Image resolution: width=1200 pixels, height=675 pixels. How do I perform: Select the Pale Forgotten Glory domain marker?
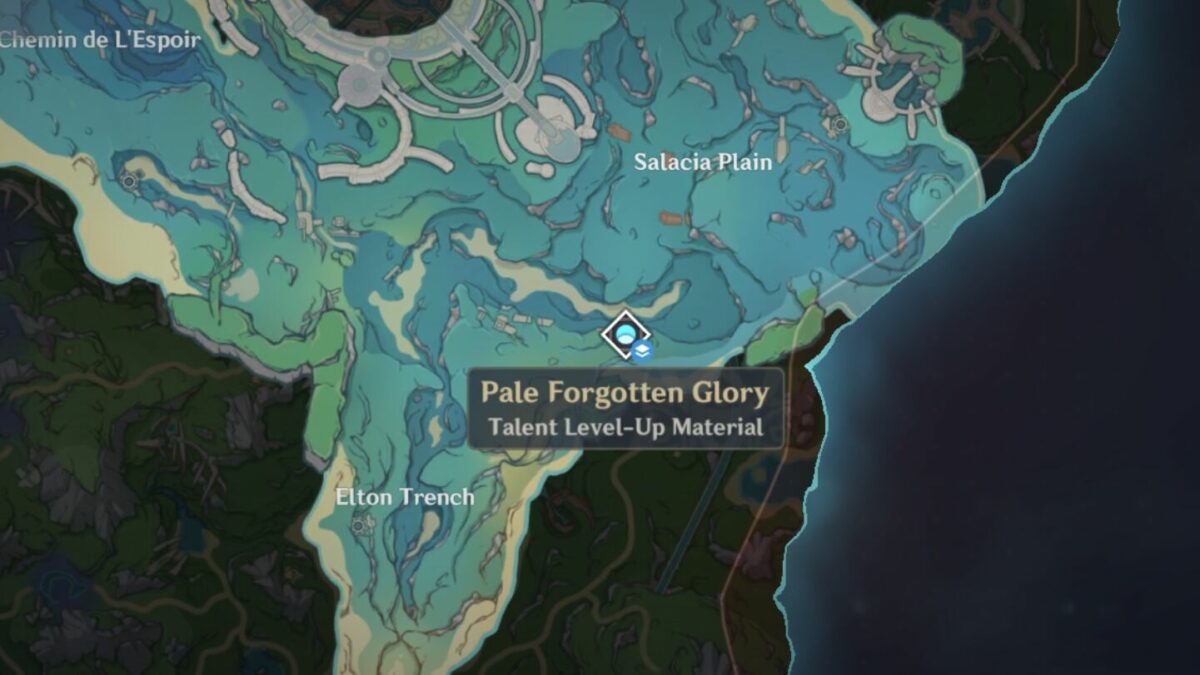click(x=626, y=335)
